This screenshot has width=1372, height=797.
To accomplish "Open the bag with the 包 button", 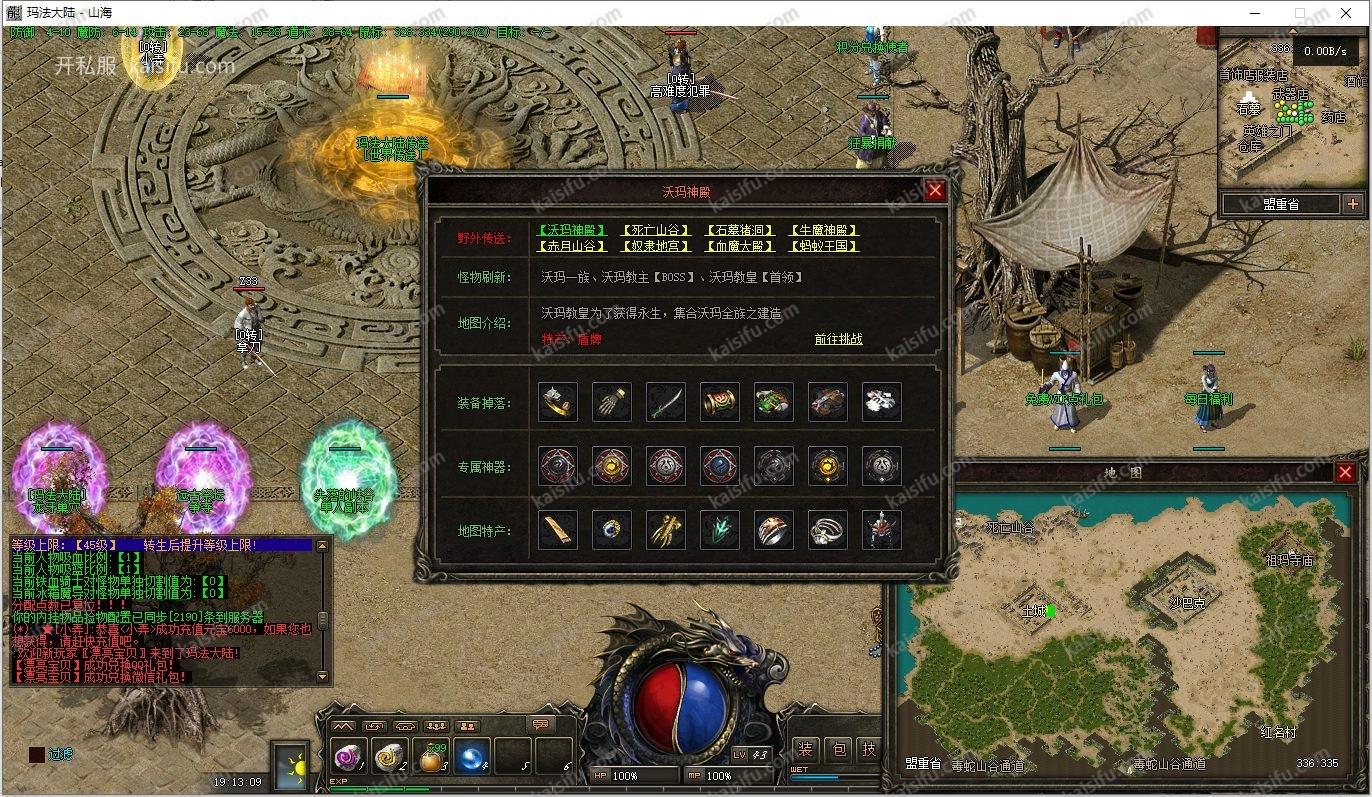I will [x=839, y=750].
